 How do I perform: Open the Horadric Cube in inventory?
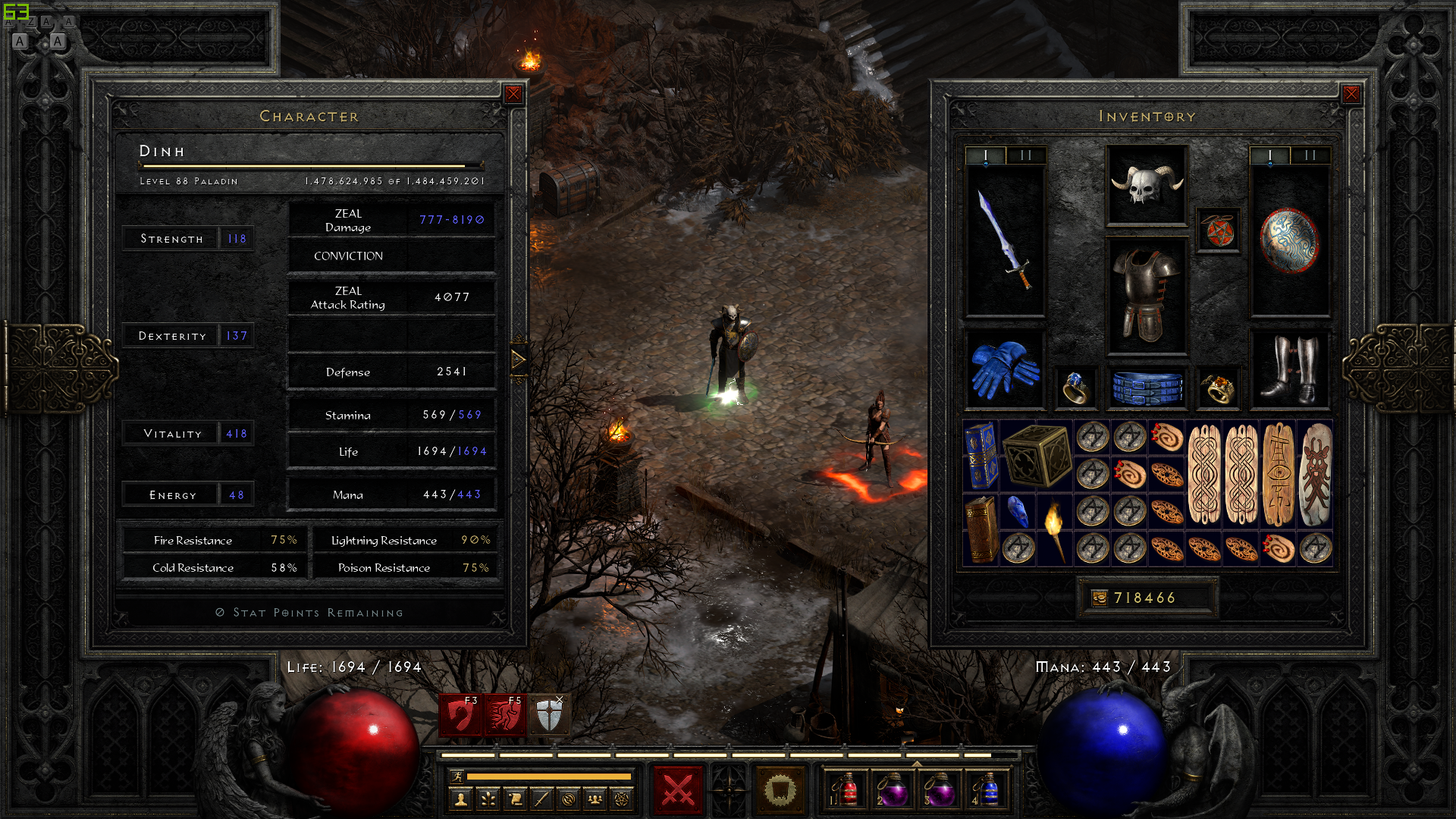pyautogui.click(x=1037, y=455)
